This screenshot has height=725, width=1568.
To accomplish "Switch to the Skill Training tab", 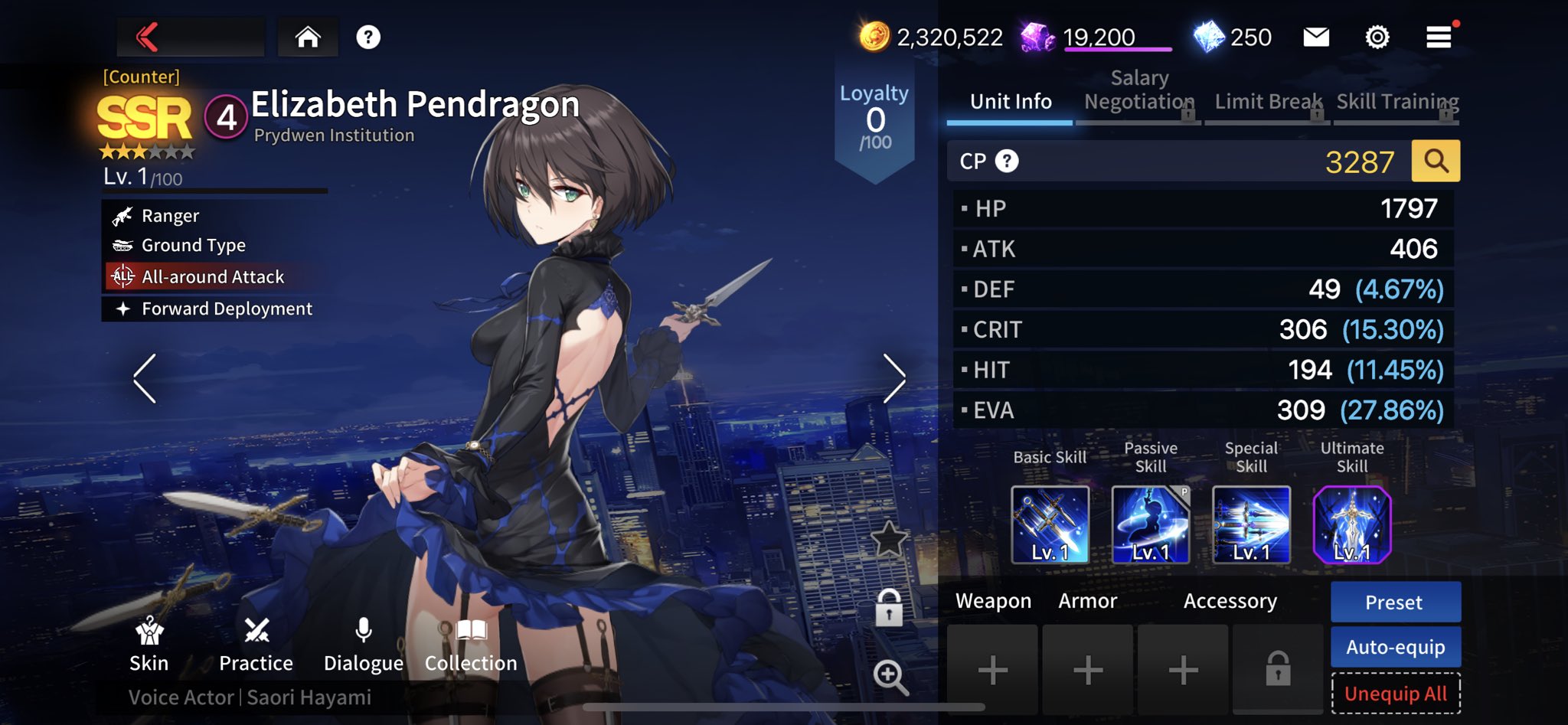I will click(1397, 102).
